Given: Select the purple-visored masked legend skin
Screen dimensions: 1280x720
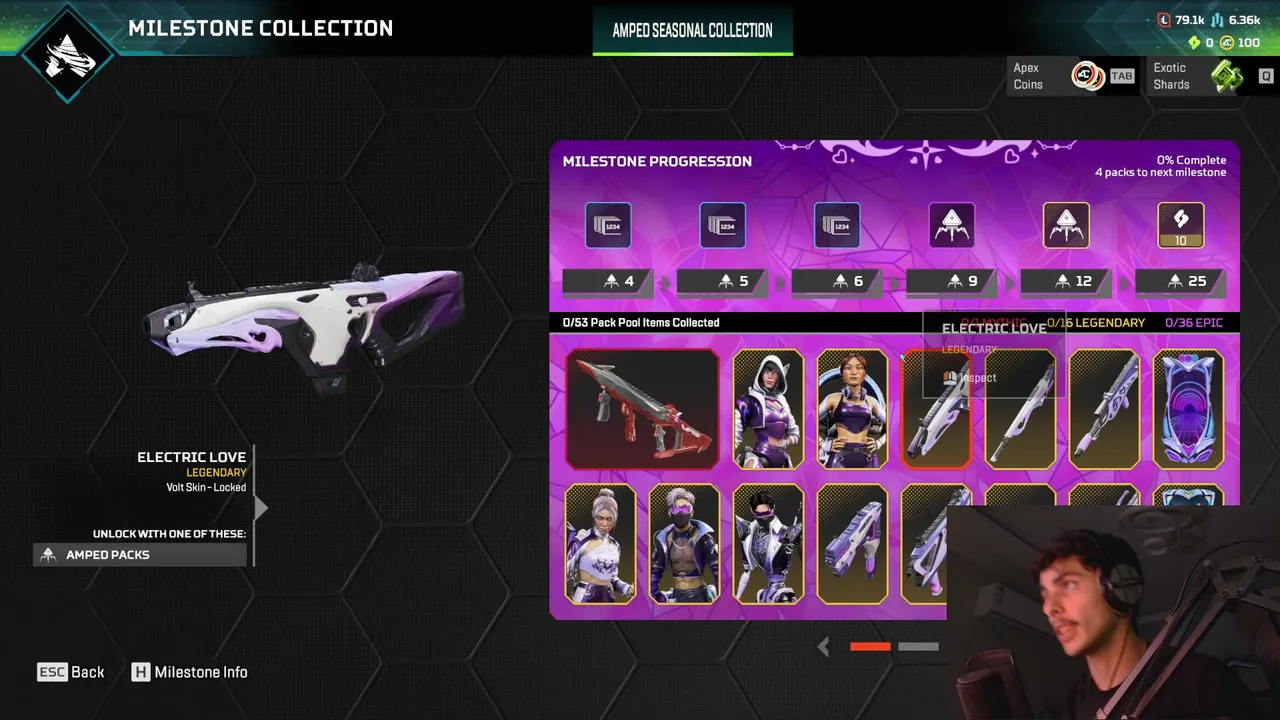Looking at the screenshot, I should pyautogui.click(x=684, y=544).
